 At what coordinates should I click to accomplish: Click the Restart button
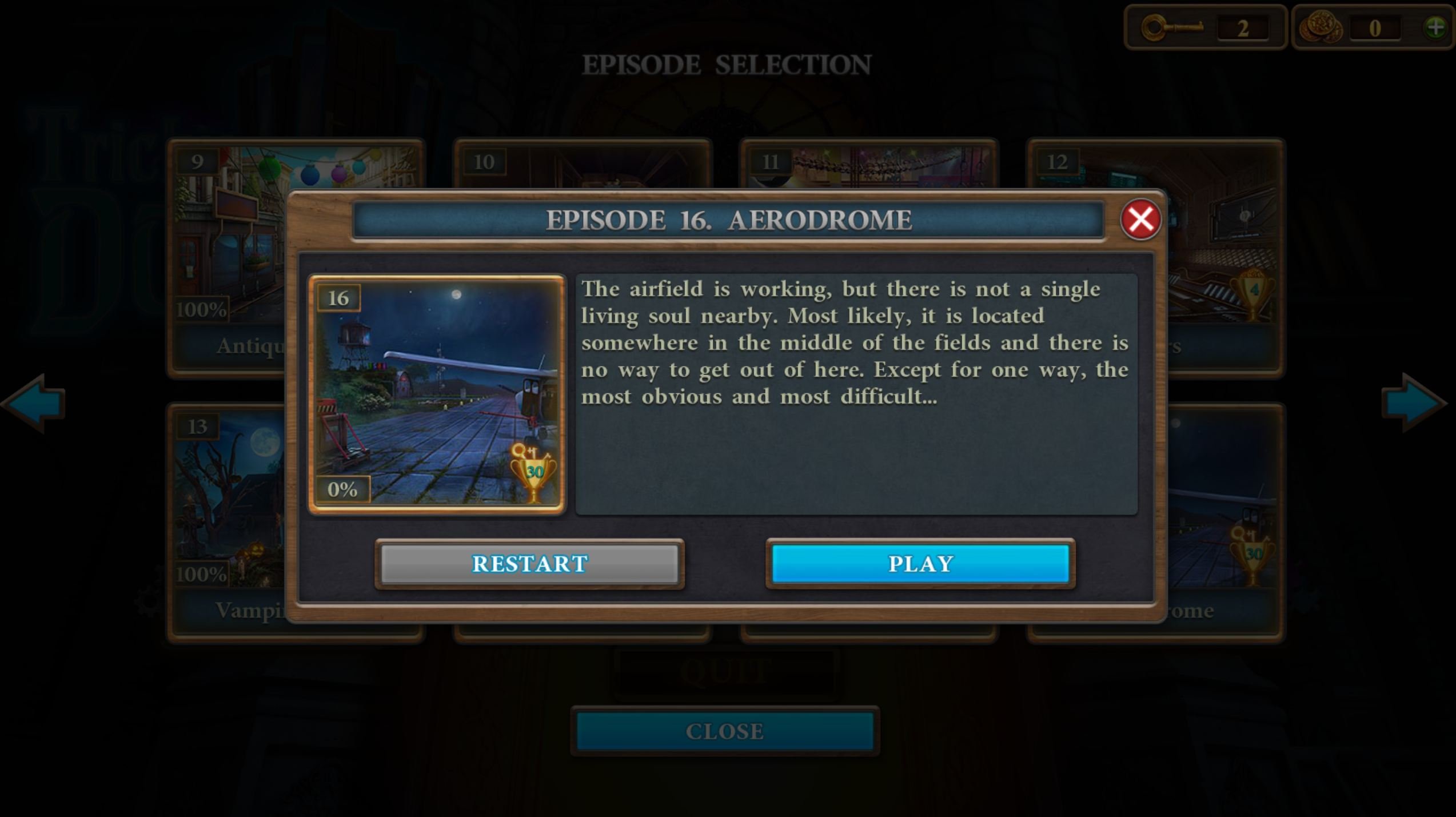click(529, 564)
